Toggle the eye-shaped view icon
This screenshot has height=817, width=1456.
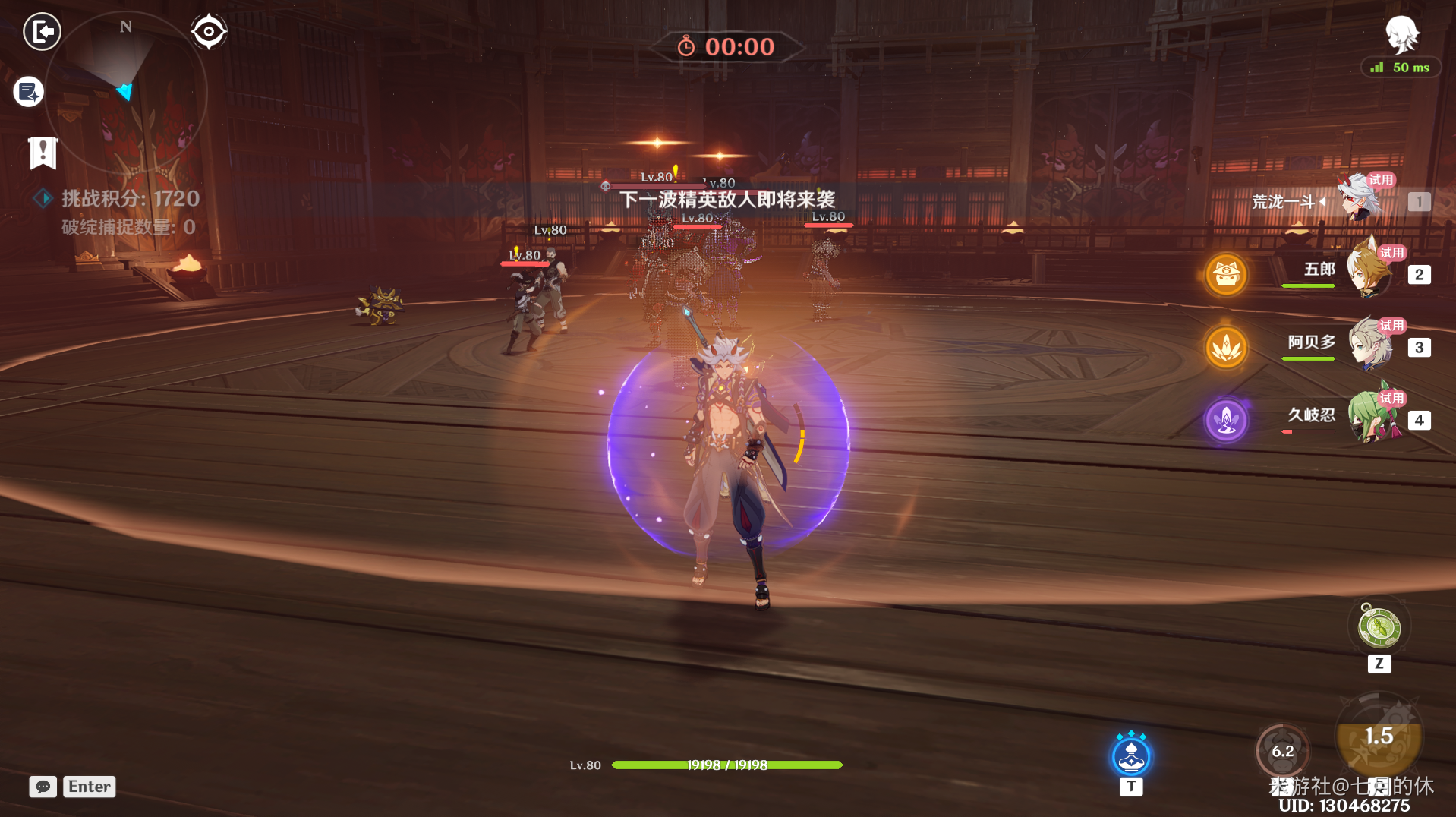tap(209, 32)
